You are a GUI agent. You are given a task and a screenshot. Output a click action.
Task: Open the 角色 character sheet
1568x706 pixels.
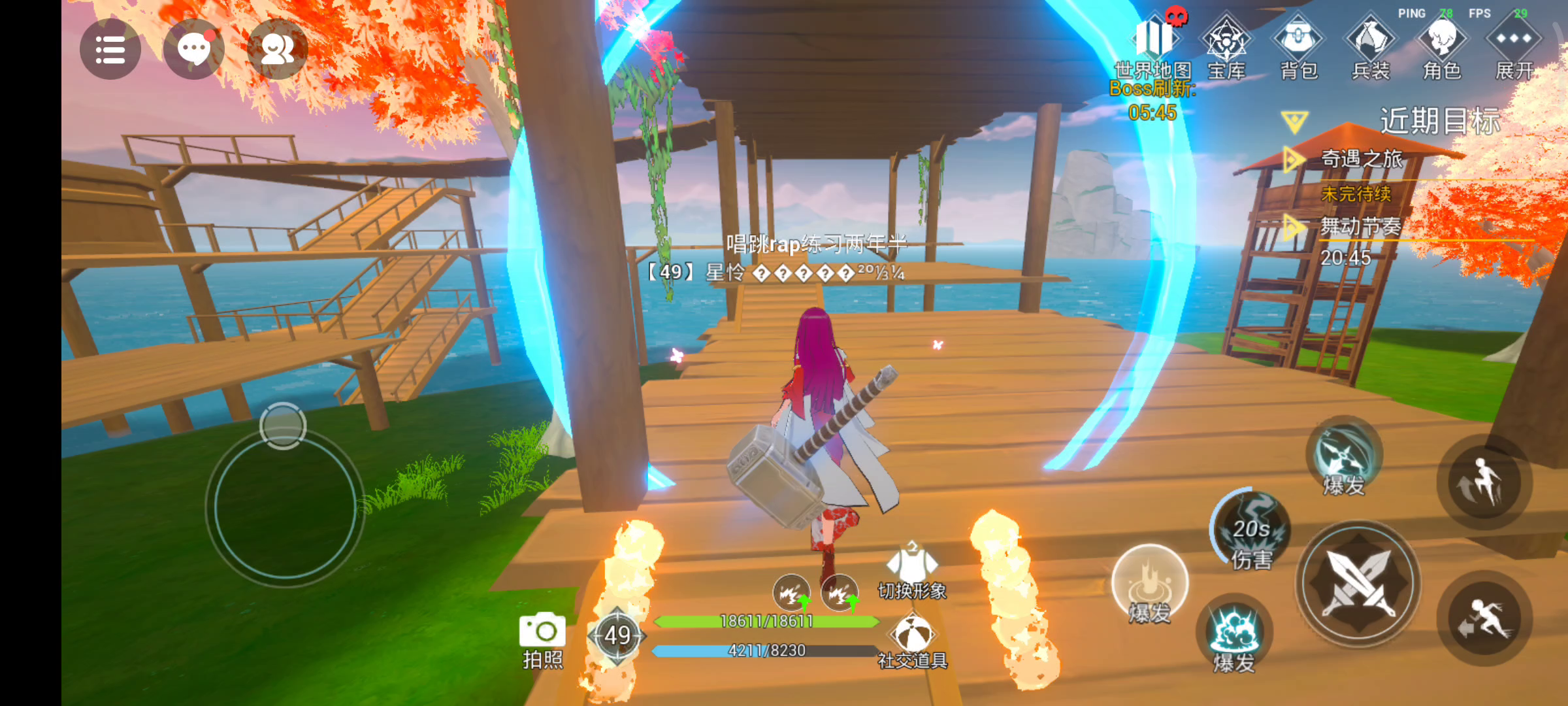[x=1443, y=47]
